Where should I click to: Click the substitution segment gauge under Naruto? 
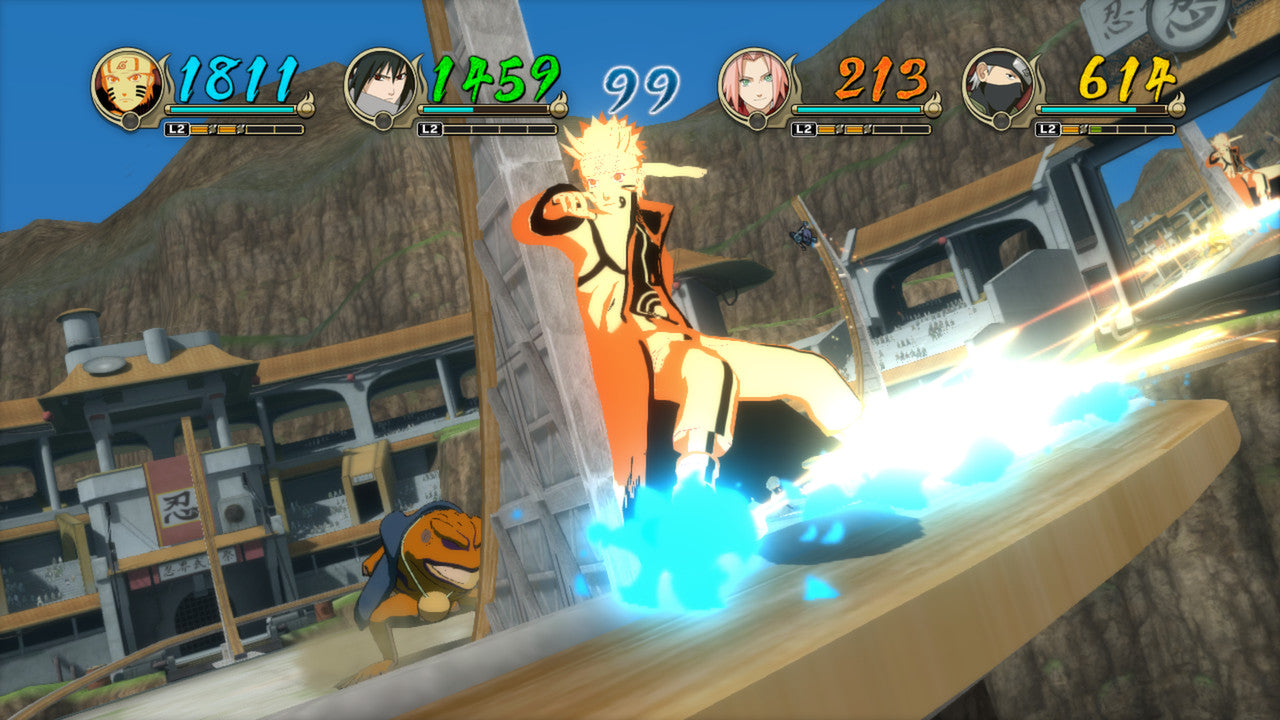coord(245,128)
